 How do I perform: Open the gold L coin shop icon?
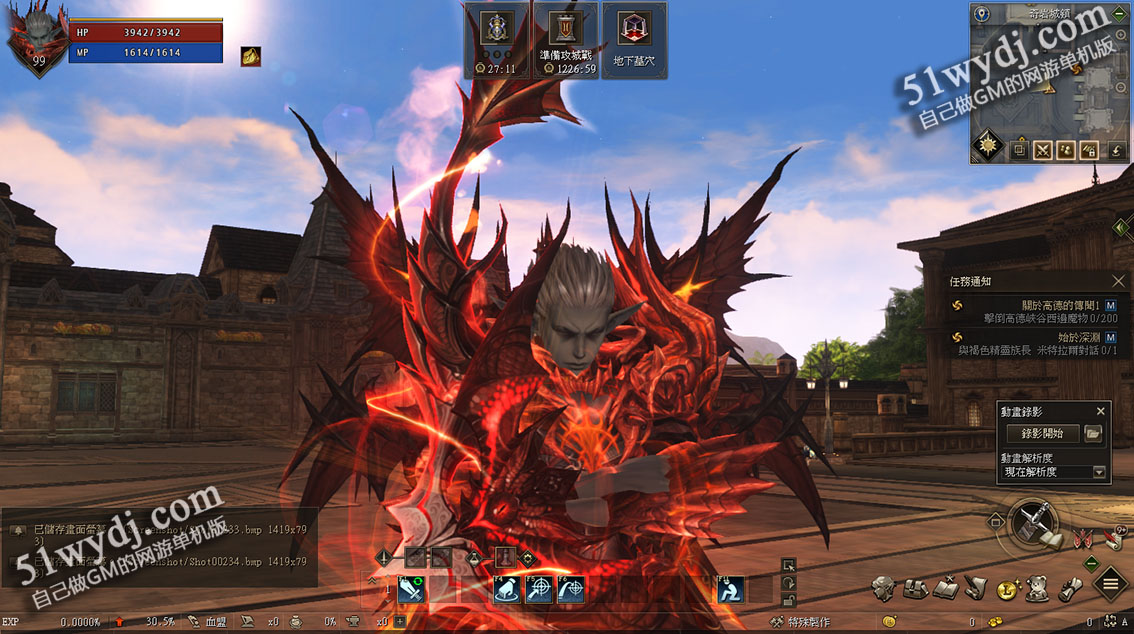point(1008,590)
